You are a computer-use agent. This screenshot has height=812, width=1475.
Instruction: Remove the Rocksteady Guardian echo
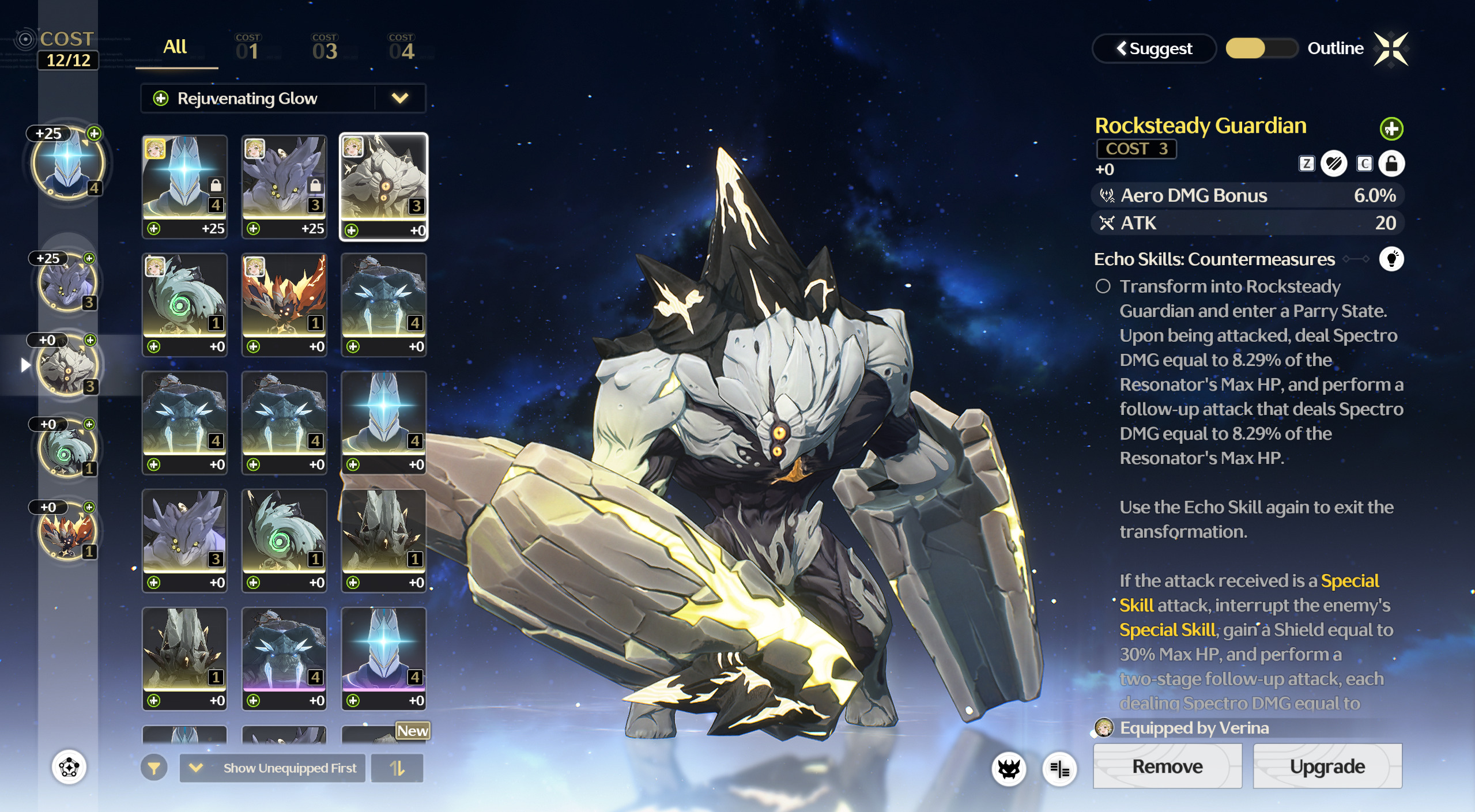(1167, 766)
